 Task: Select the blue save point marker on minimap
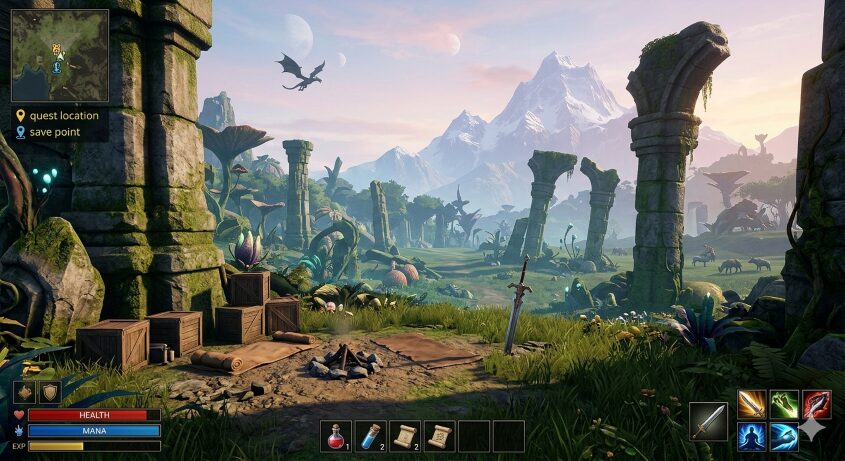point(57,67)
